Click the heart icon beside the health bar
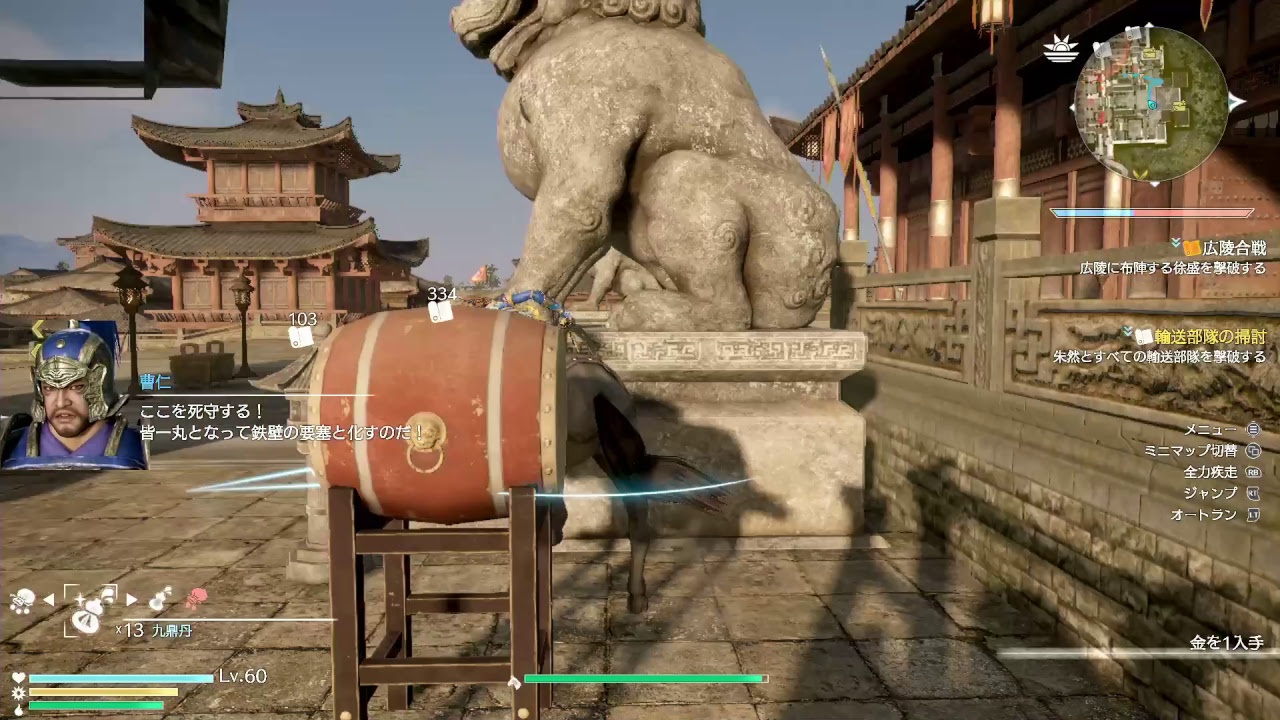 (x=18, y=675)
